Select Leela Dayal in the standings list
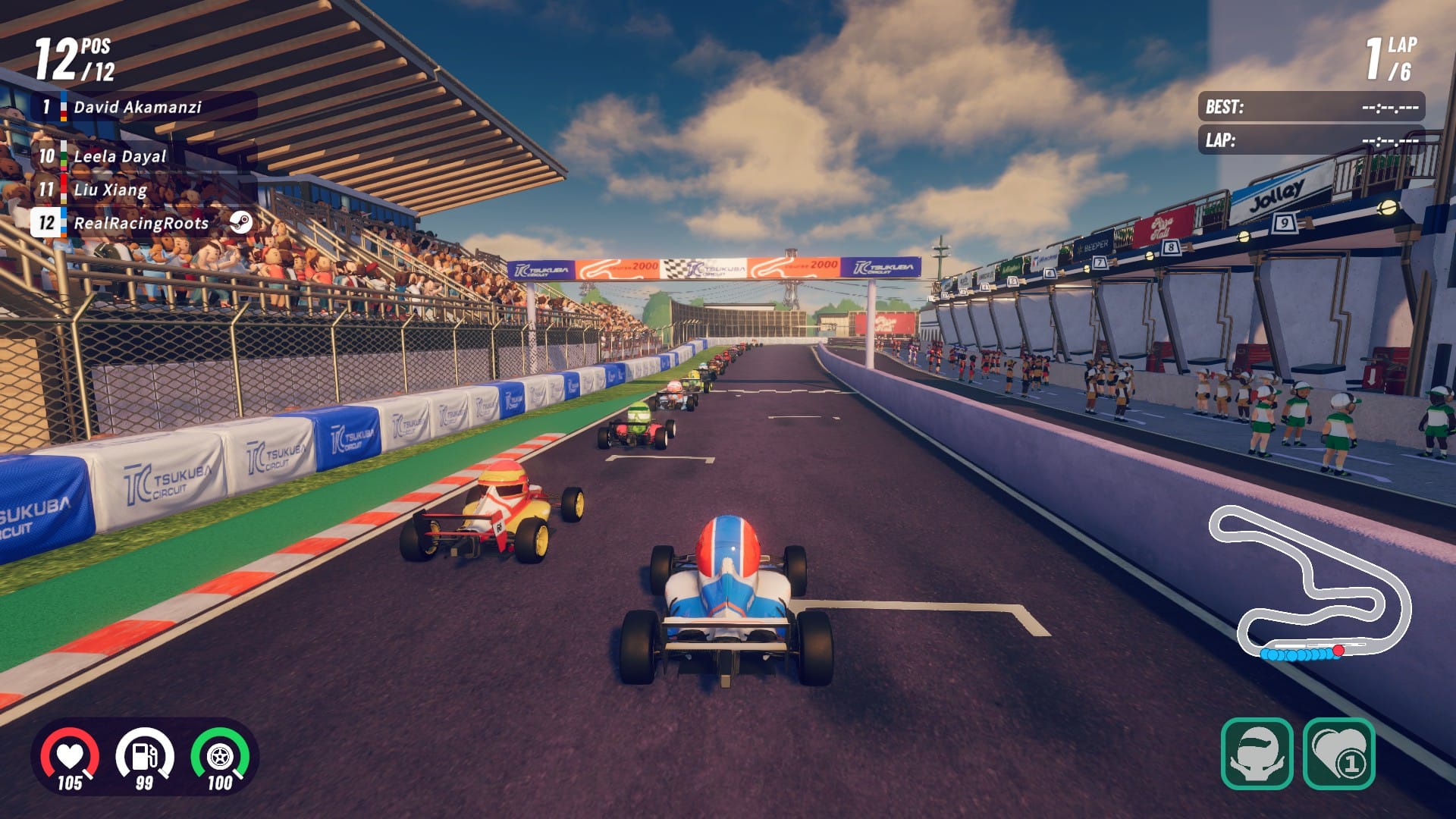1456x819 pixels. (118, 156)
